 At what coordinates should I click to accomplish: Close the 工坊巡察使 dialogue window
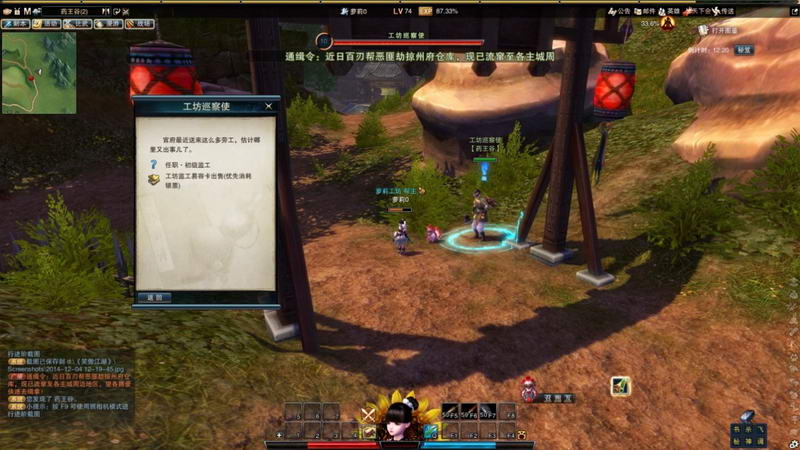(268, 105)
